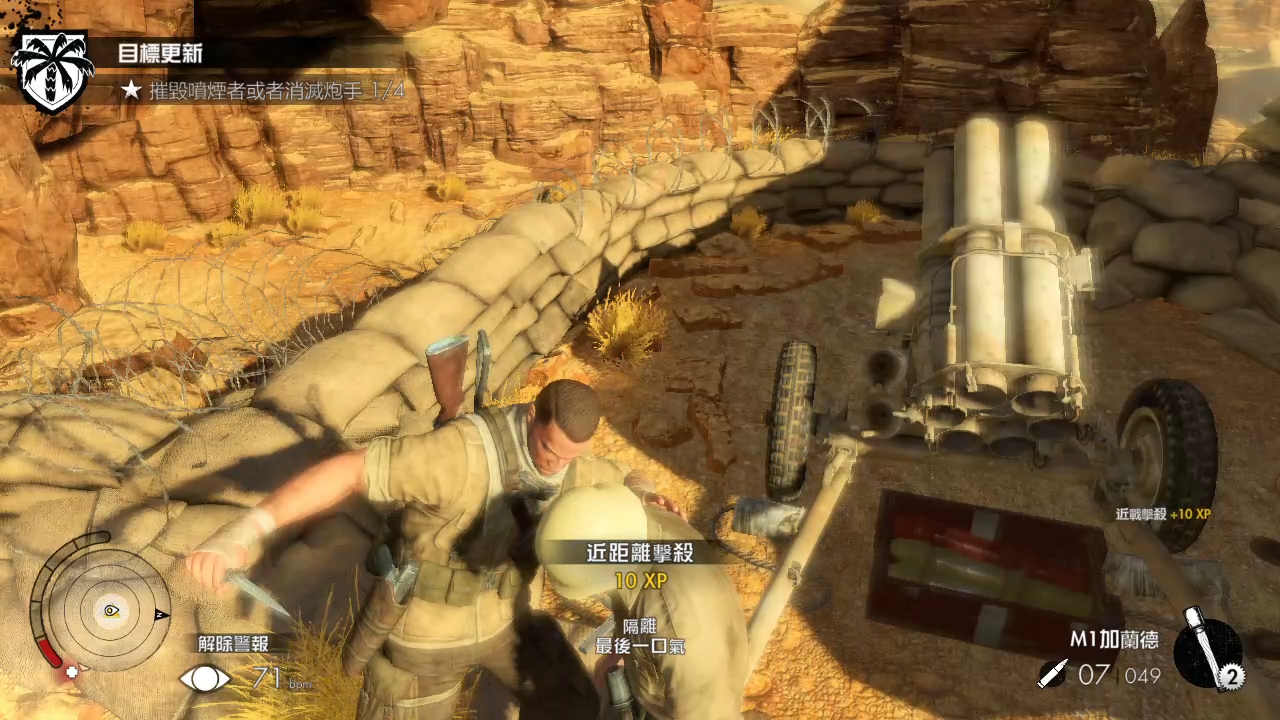The width and height of the screenshot is (1280, 720).
Task: Click the circular radar minimap
Action: coord(109,610)
